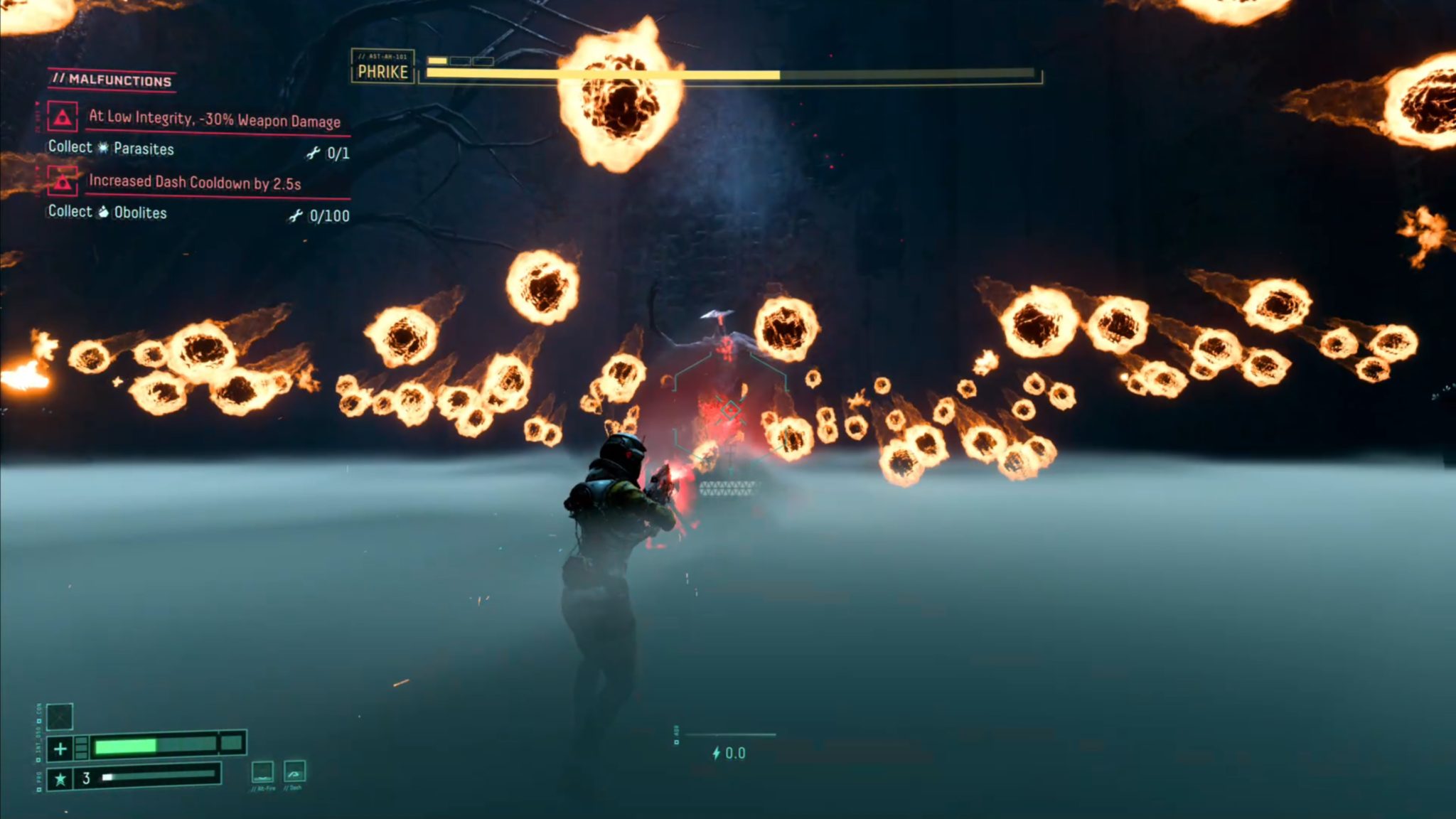The image size is (1456, 819).
Task: Expand the MALFUNCTIONS panel header
Action: (x=112, y=80)
